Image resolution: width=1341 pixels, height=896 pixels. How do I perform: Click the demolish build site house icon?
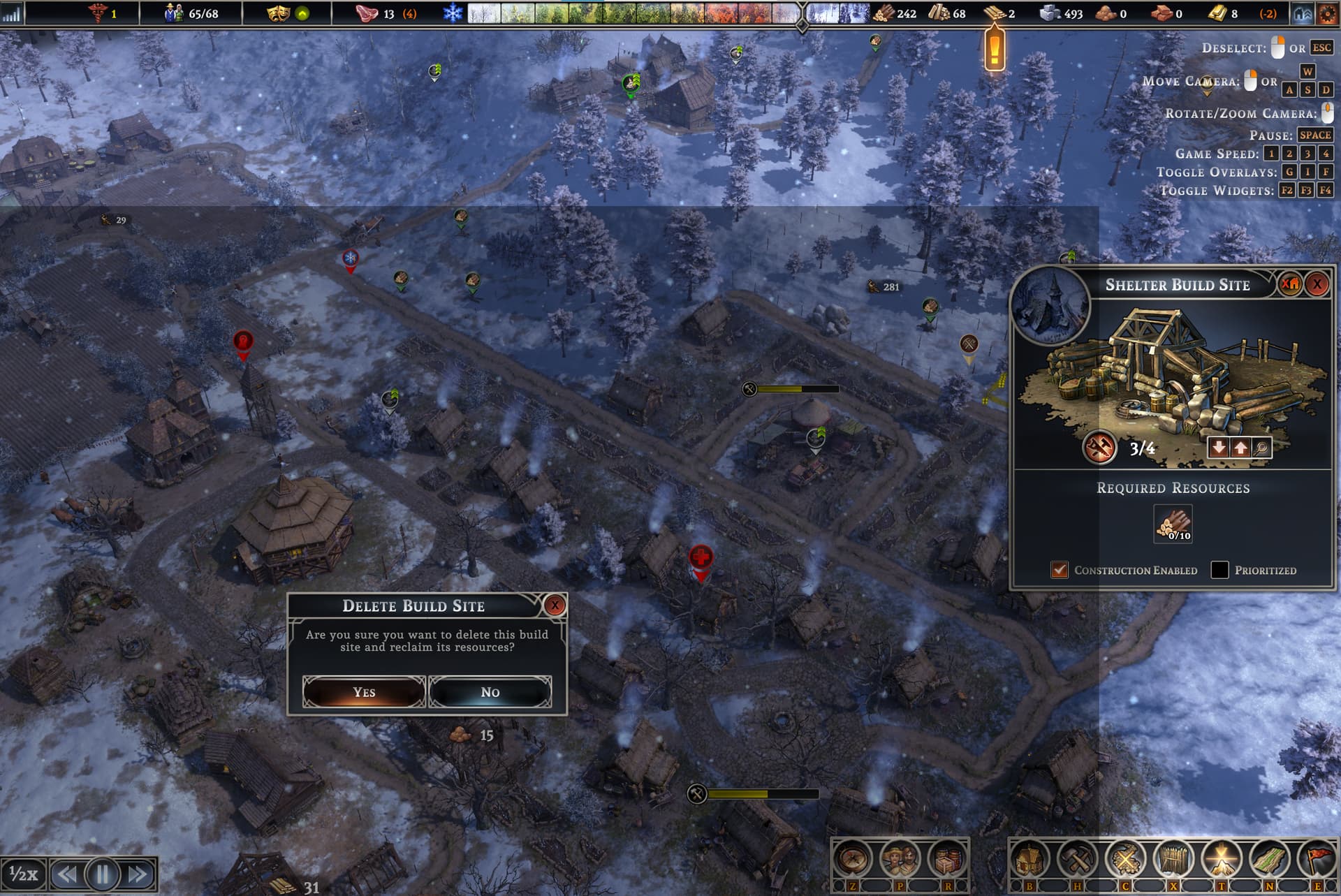click(x=1290, y=284)
